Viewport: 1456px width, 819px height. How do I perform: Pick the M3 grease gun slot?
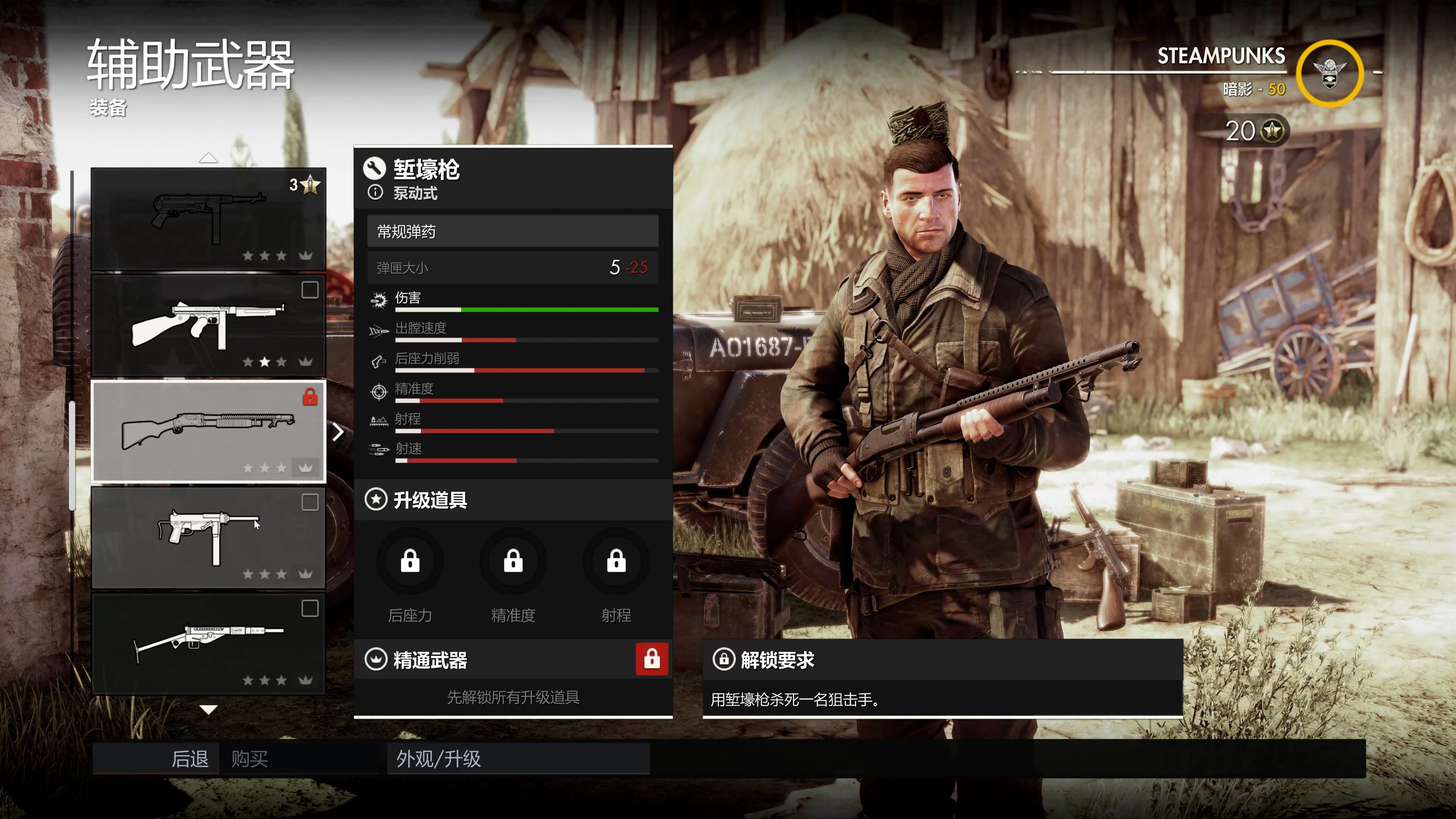(208, 538)
